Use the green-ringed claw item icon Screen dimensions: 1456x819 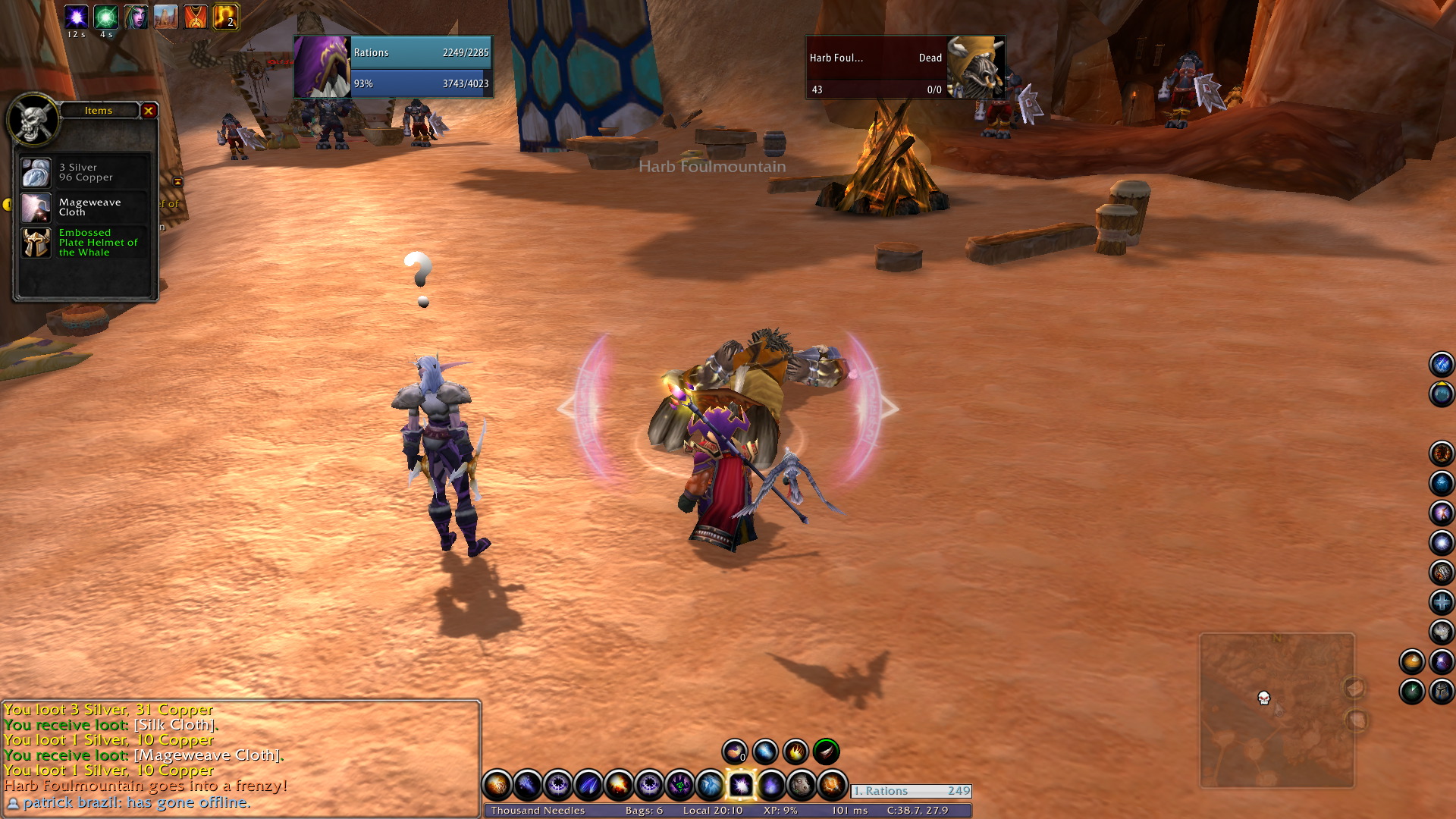(x=826, y=752)
